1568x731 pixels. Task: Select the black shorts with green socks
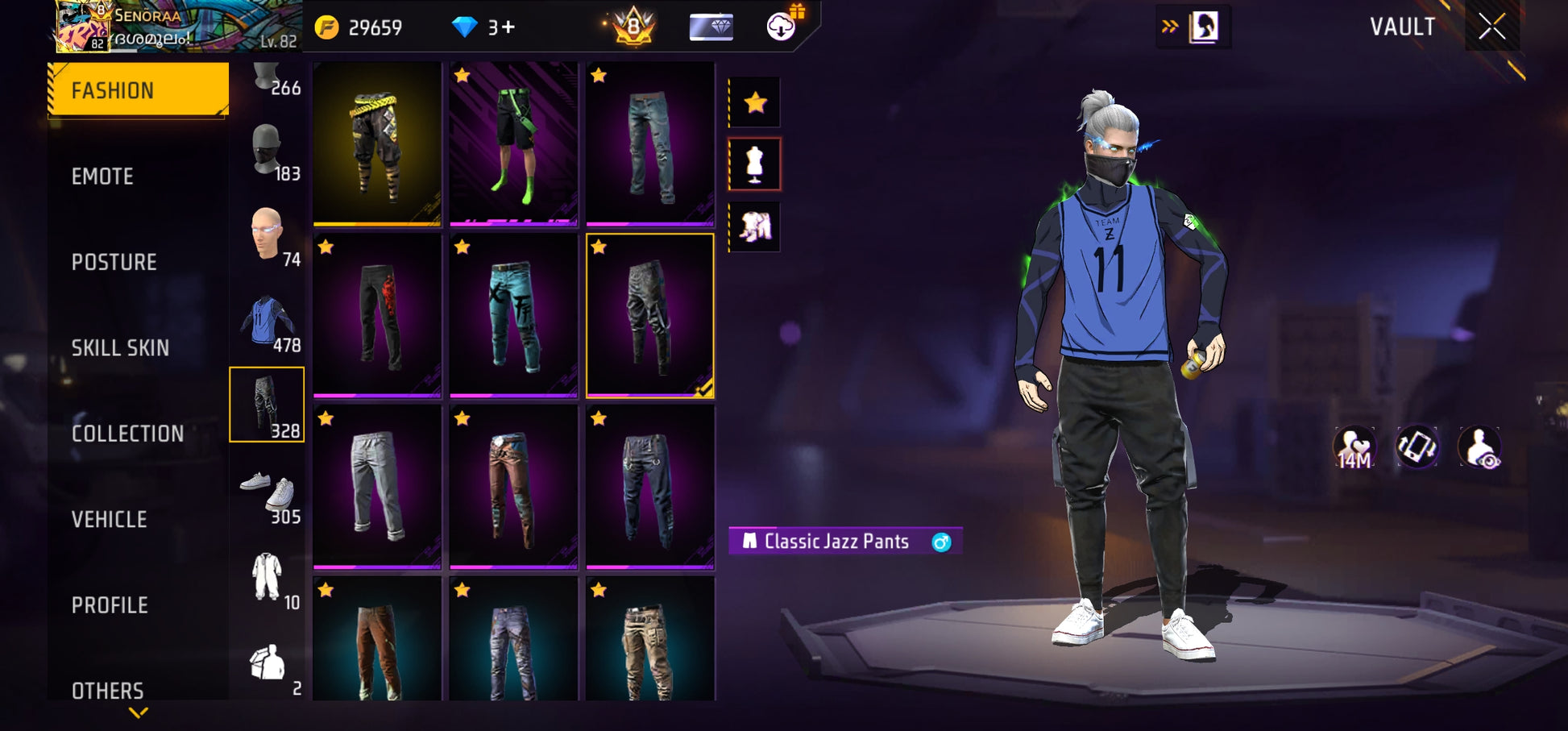[514, 143]
